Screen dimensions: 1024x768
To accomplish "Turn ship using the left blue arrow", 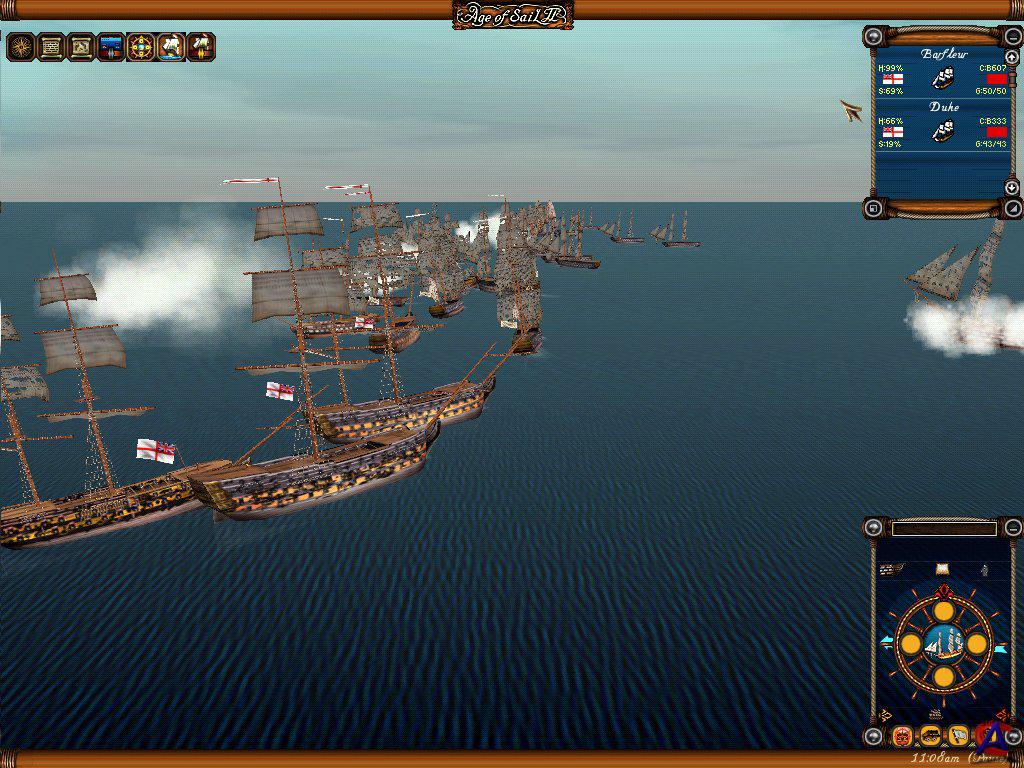I will point(886,641).
